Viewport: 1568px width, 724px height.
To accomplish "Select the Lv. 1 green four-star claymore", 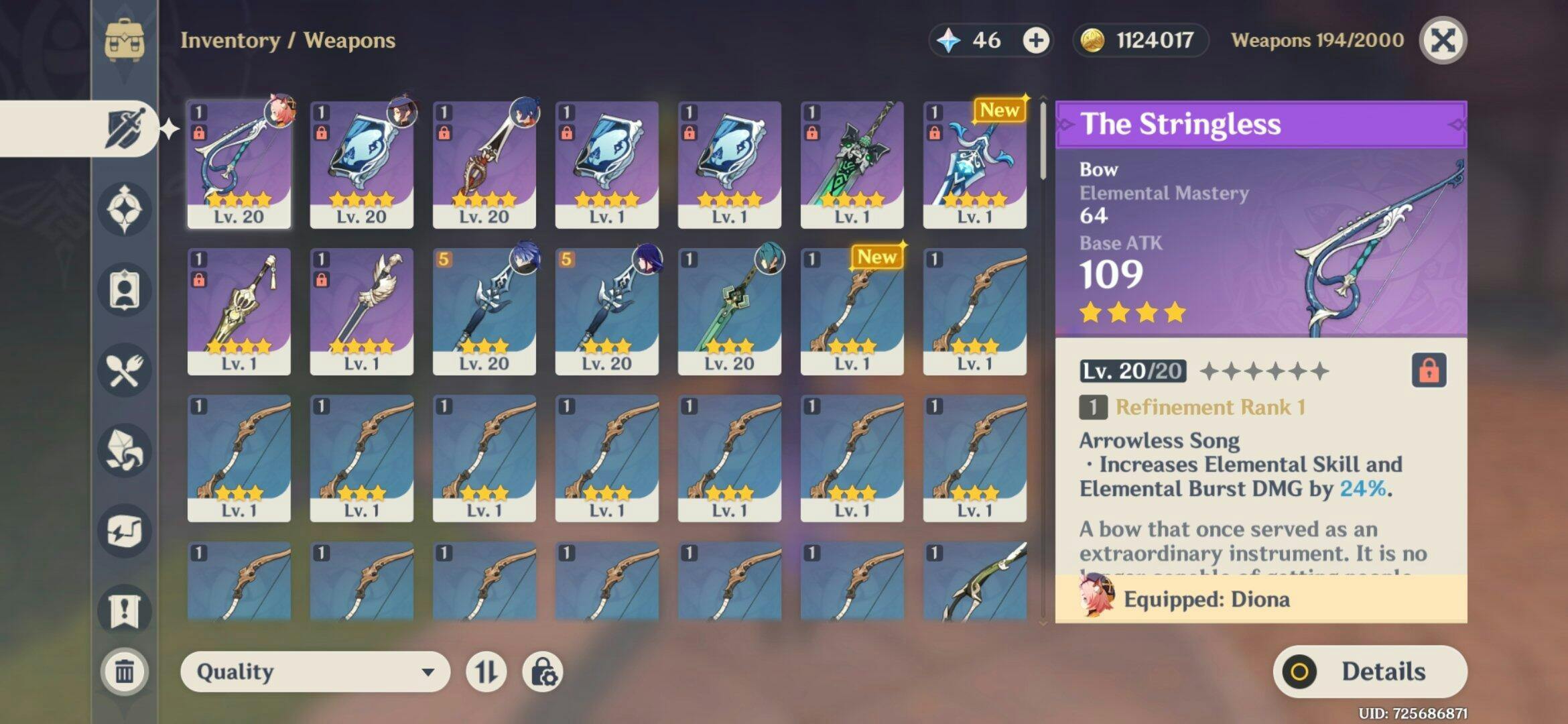I will (x=852, y=165).
